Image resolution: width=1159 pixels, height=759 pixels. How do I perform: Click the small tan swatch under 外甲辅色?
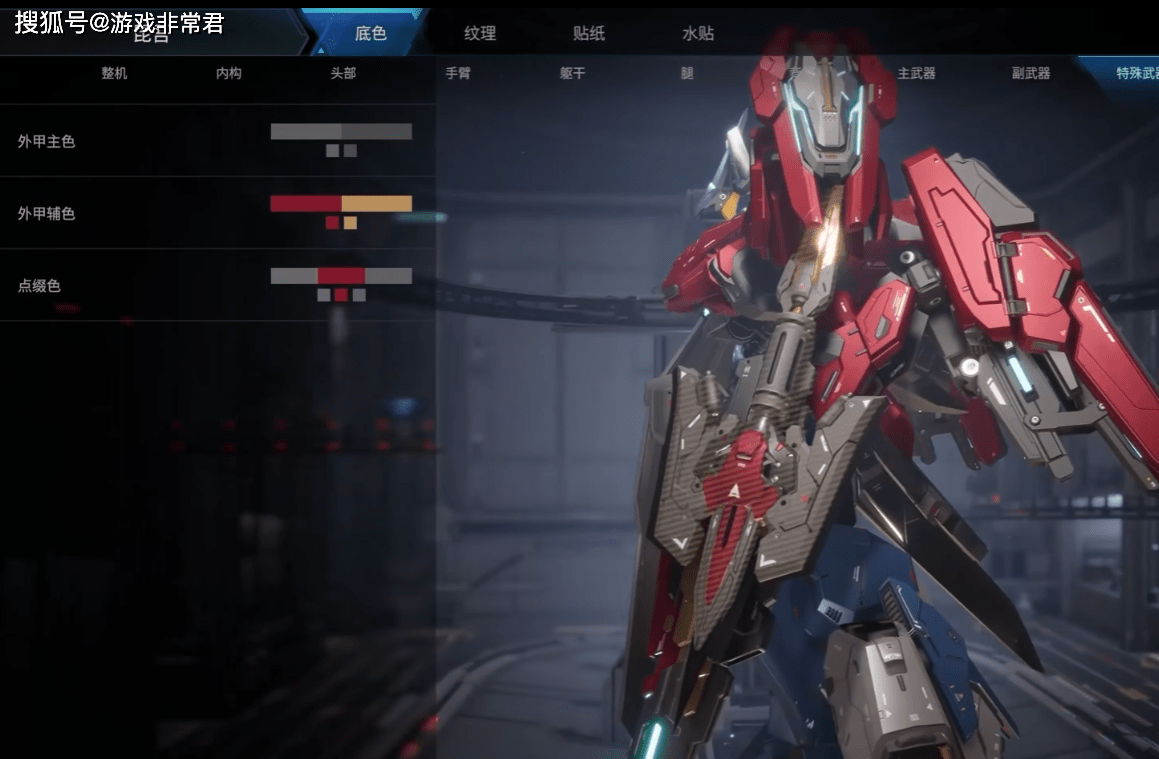[x=350, y=223]
